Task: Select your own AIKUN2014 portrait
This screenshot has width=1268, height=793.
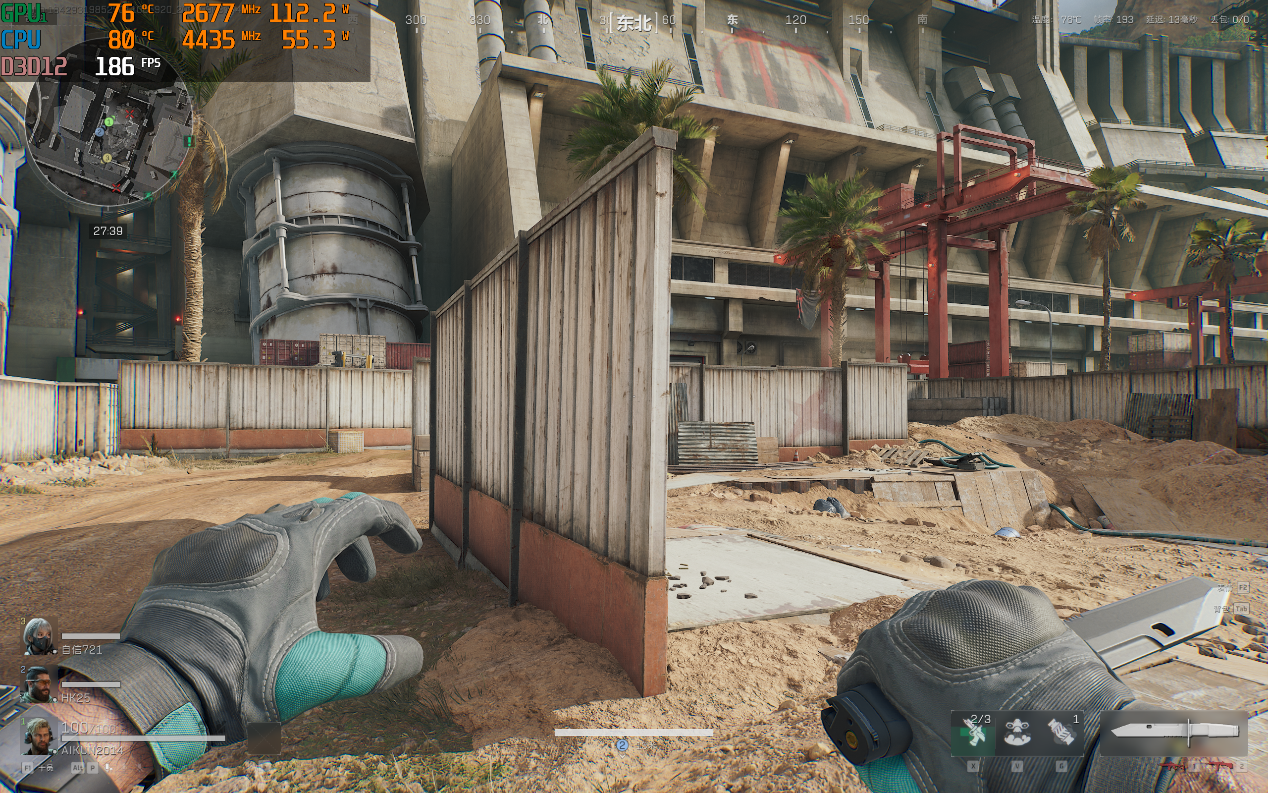Action: (40, 735)
